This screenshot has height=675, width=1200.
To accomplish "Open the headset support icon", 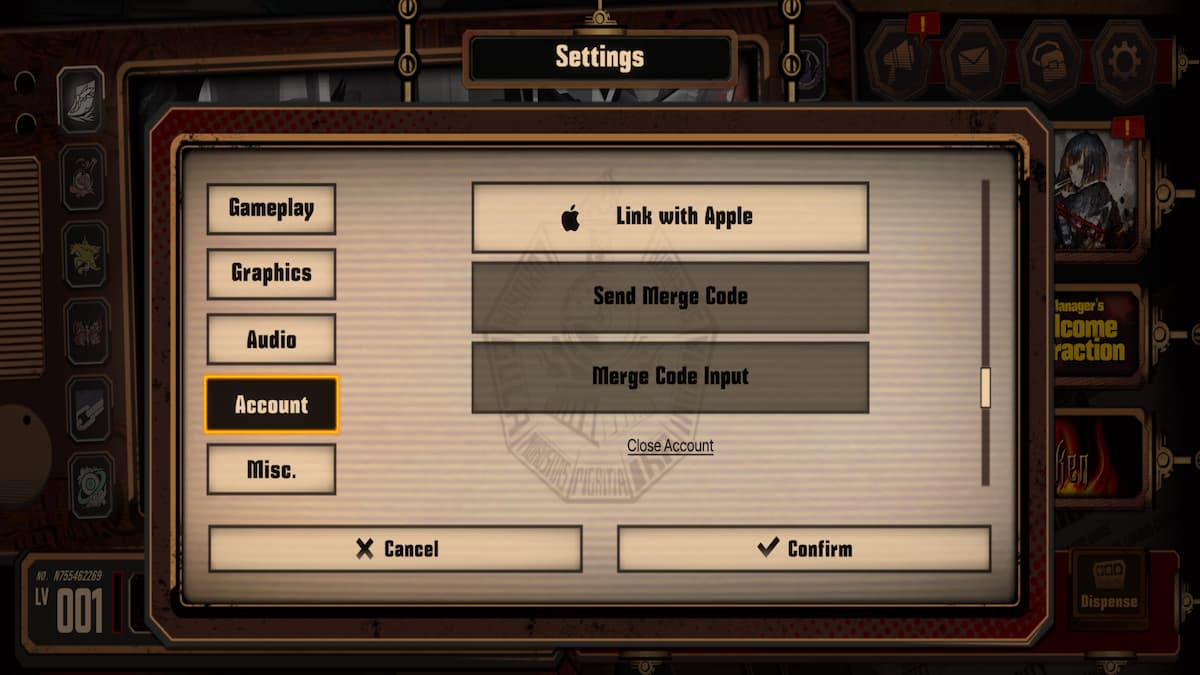I will (1048, 60).
